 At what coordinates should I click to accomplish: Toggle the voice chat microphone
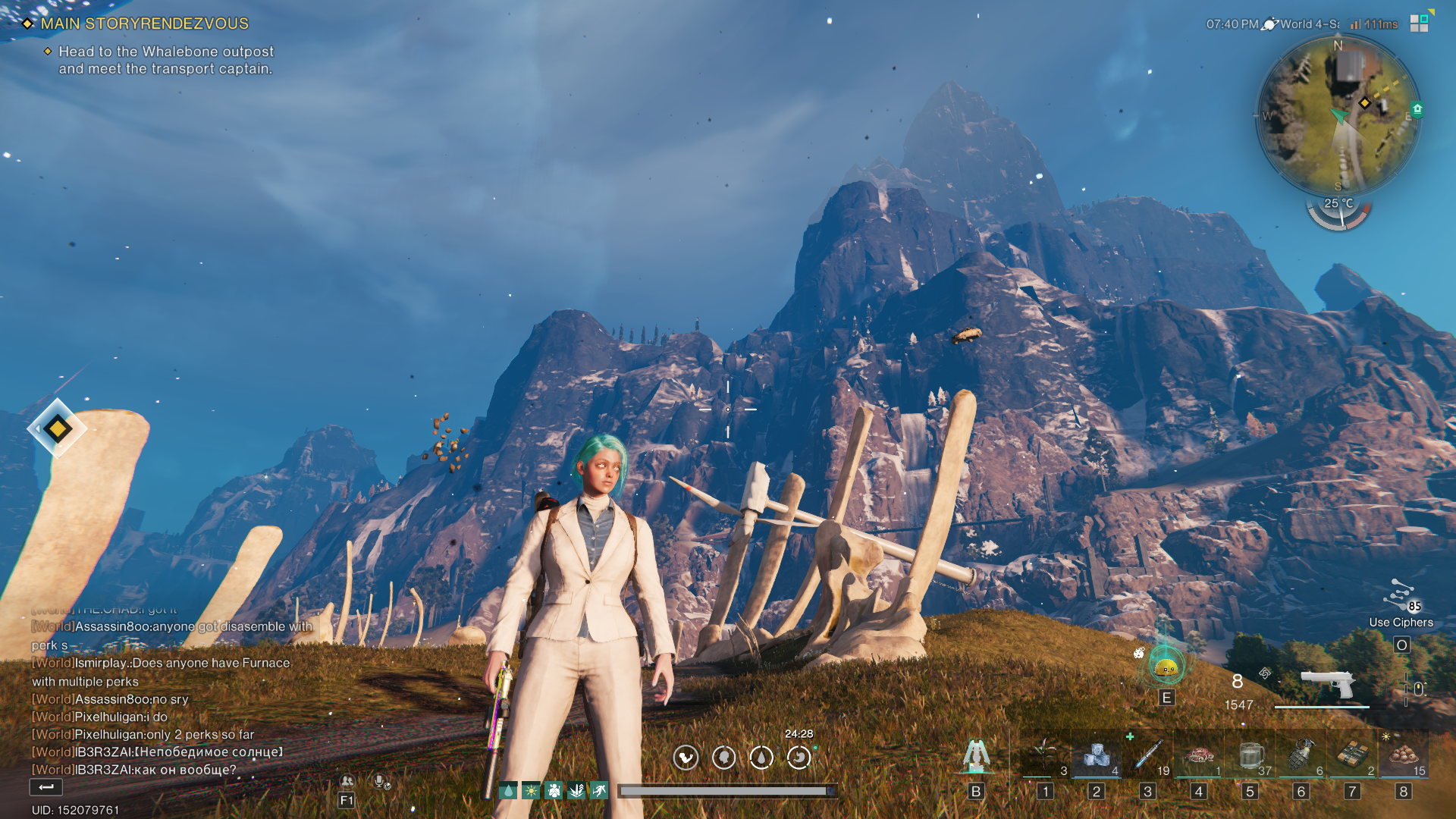(381, 781)
